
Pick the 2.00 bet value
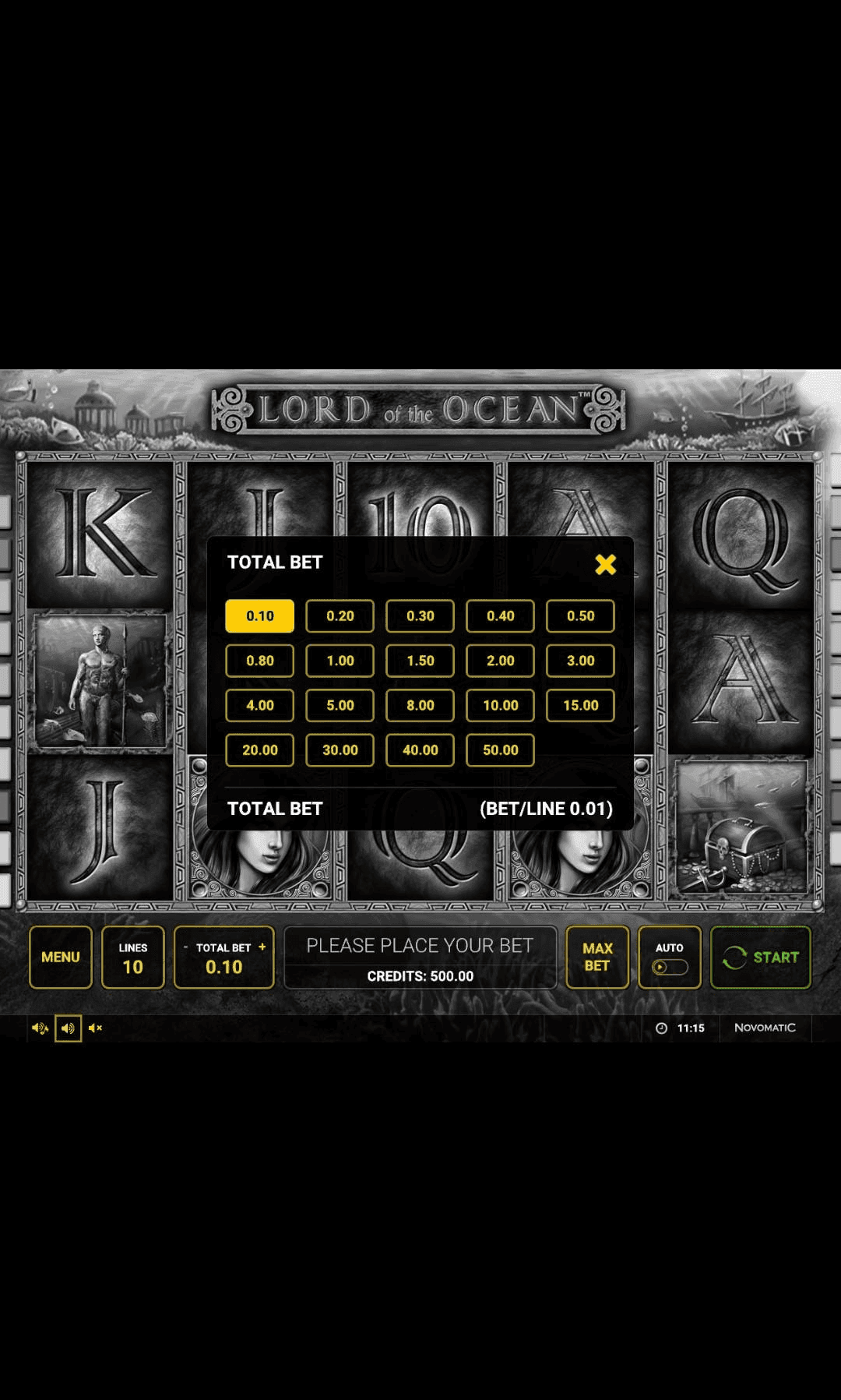click(500, 661)
